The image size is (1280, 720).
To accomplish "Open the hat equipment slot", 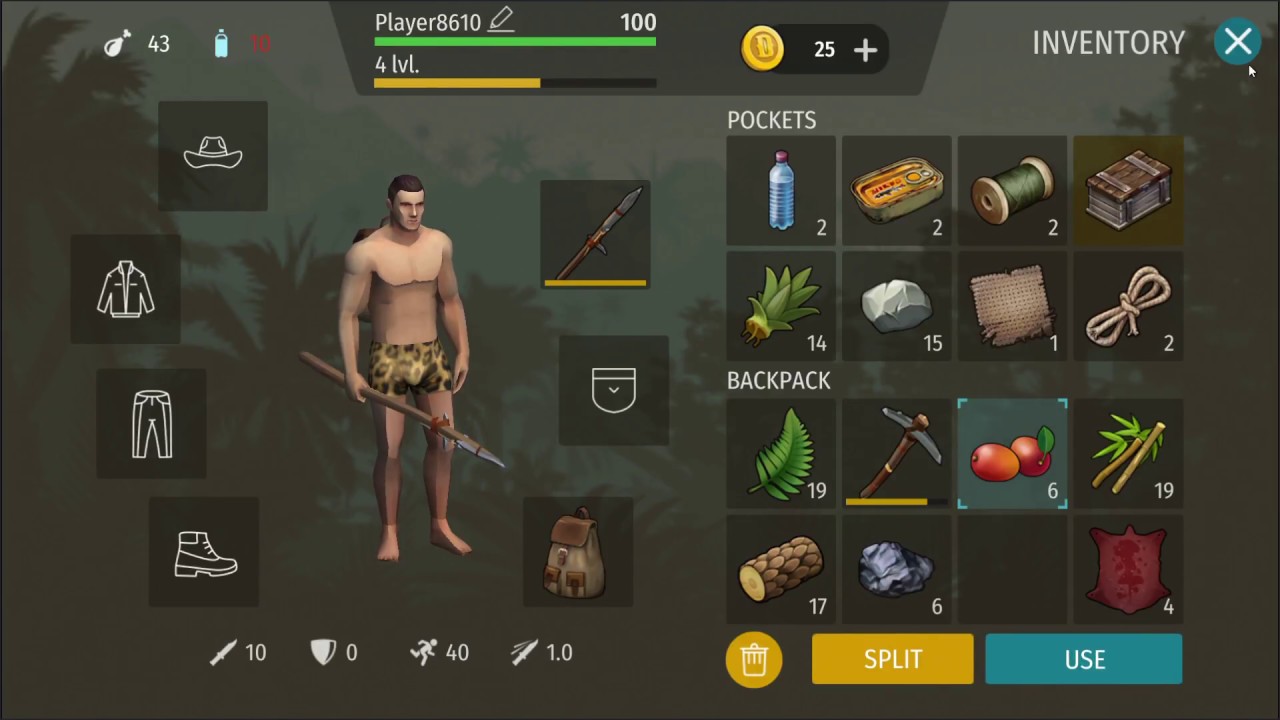I will click(213, 155).
